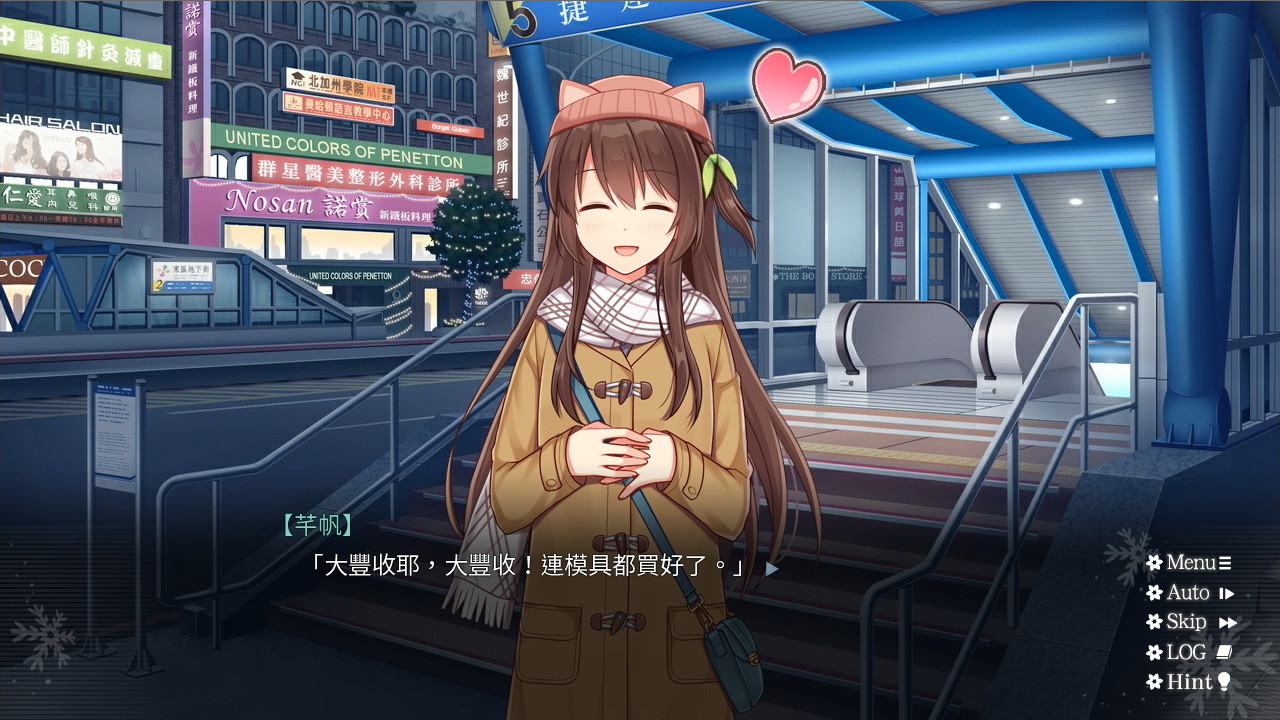Click the play icon beside Auto
Image resolution: width=1280 pixels, height=720 pixels.
(1226, 592)
